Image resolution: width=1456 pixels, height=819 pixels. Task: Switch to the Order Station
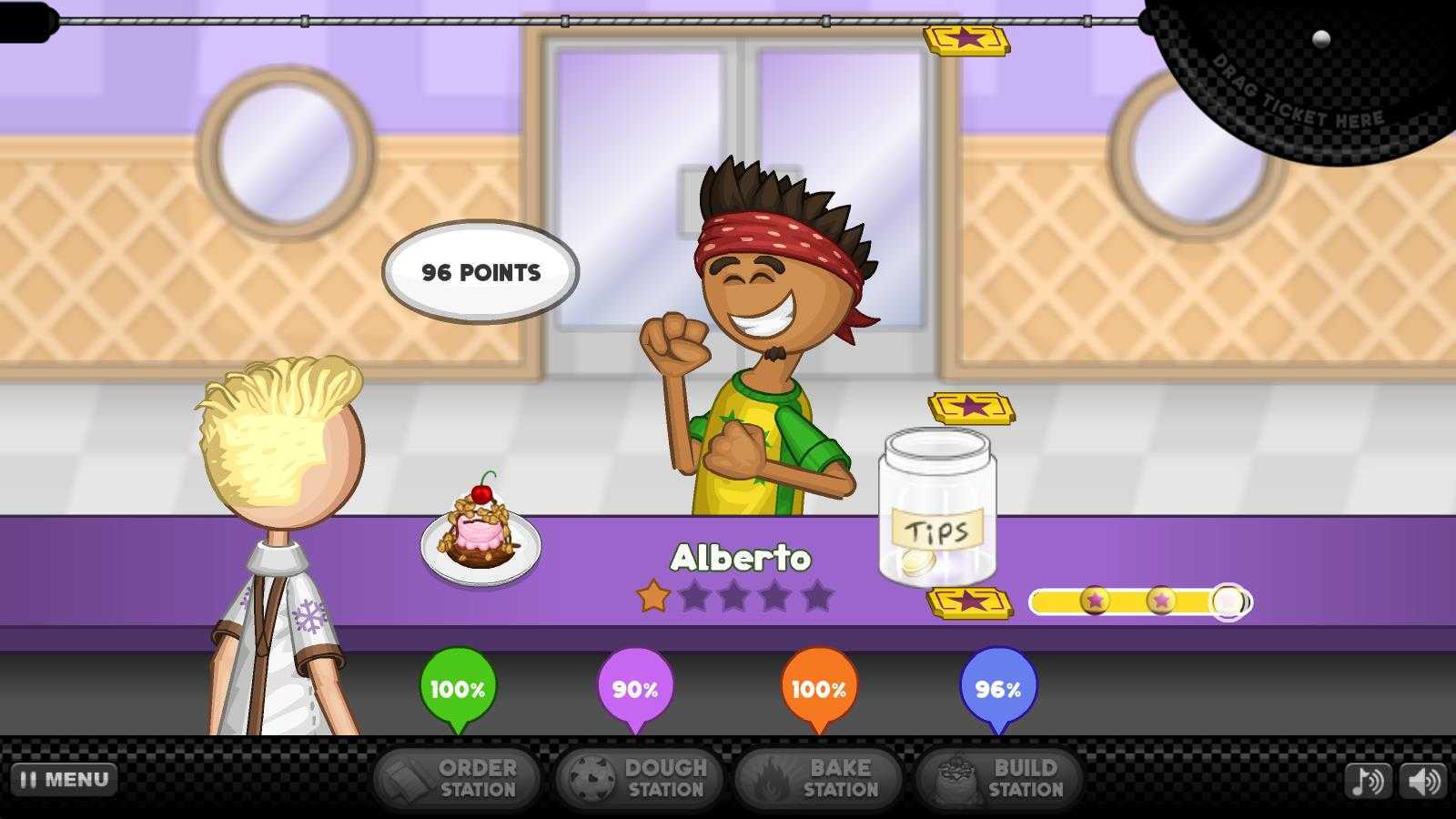(x=457, y=779)
